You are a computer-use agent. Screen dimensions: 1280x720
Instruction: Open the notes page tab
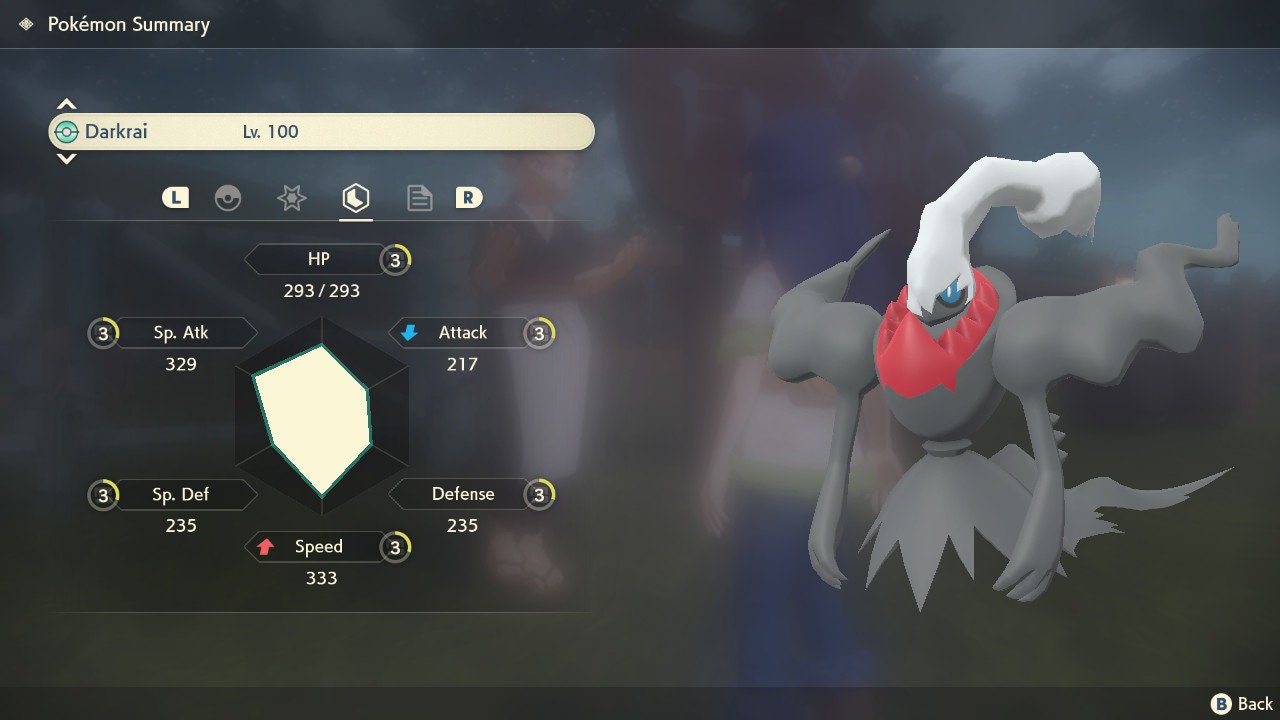tap(419, 198)
